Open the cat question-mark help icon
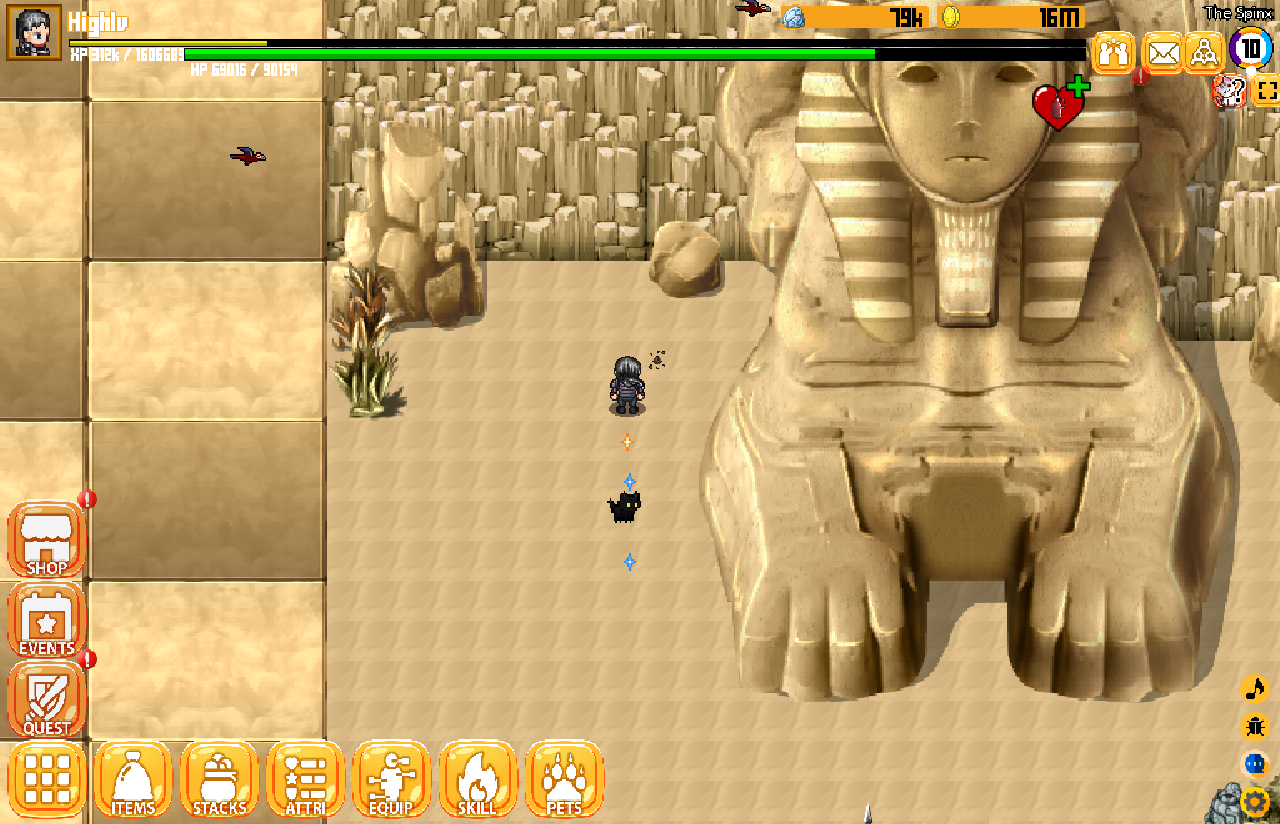Screen dimensions: 1280x824 [x=1229, y=91]
